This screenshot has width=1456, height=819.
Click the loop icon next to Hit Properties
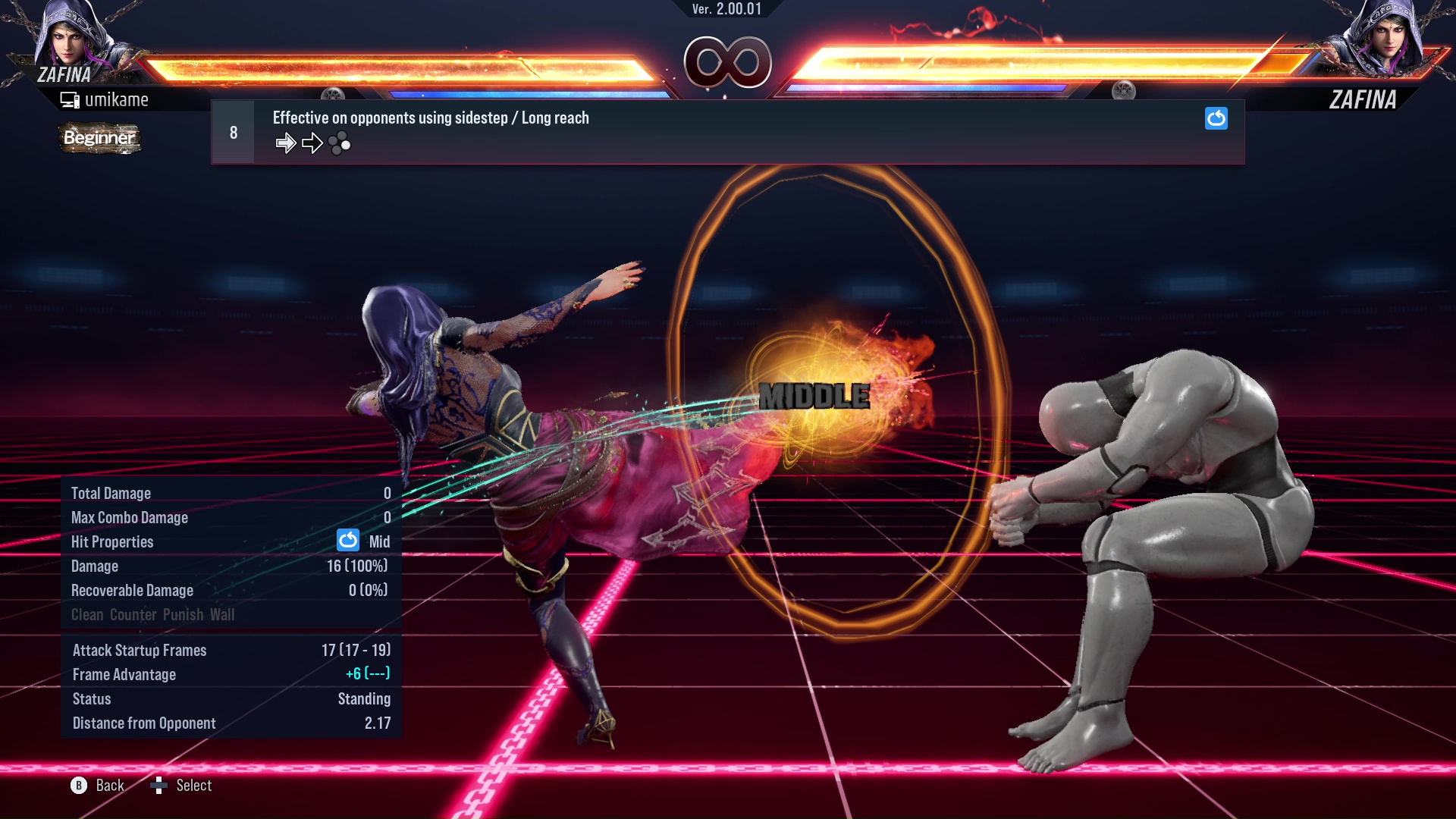pos(347,541)
